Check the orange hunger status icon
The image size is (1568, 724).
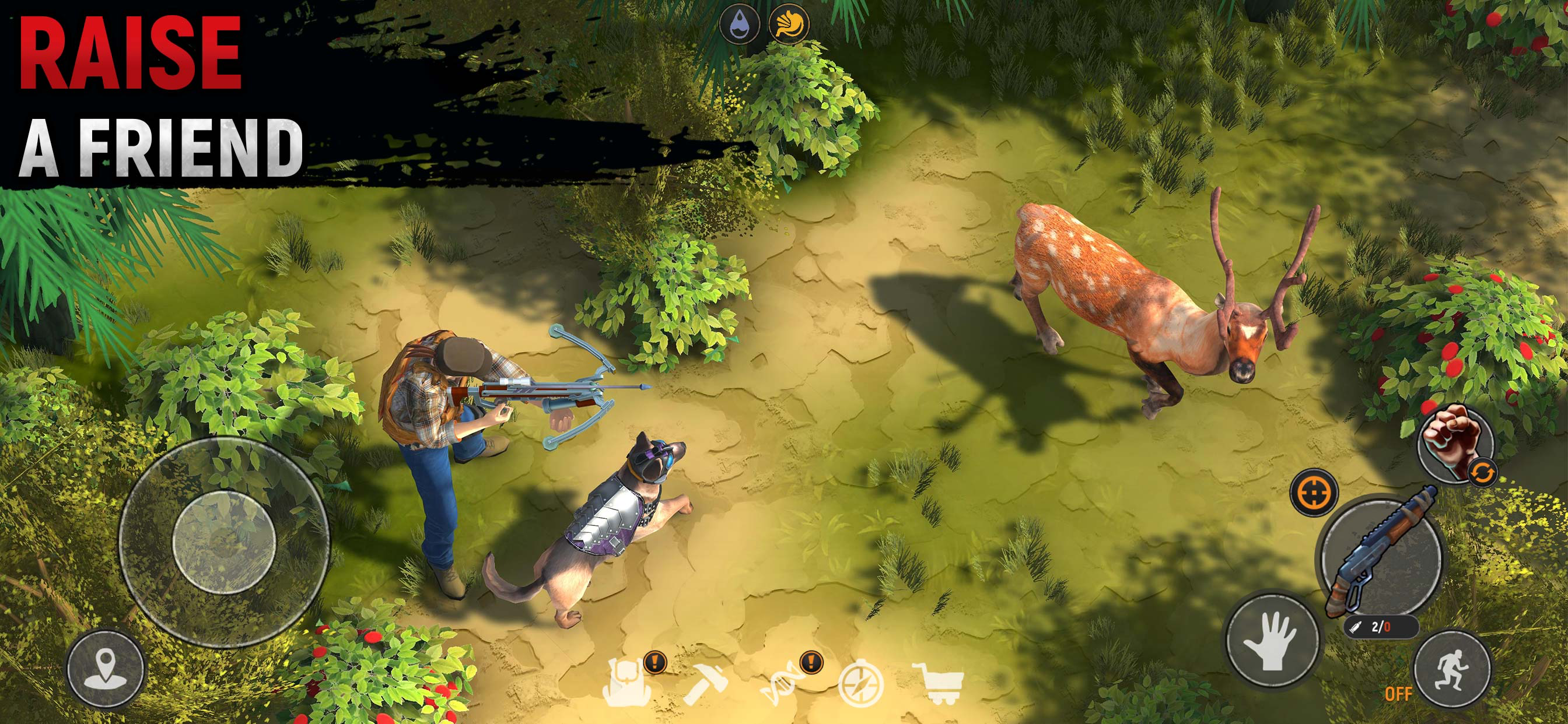click(x=789, y=25)
